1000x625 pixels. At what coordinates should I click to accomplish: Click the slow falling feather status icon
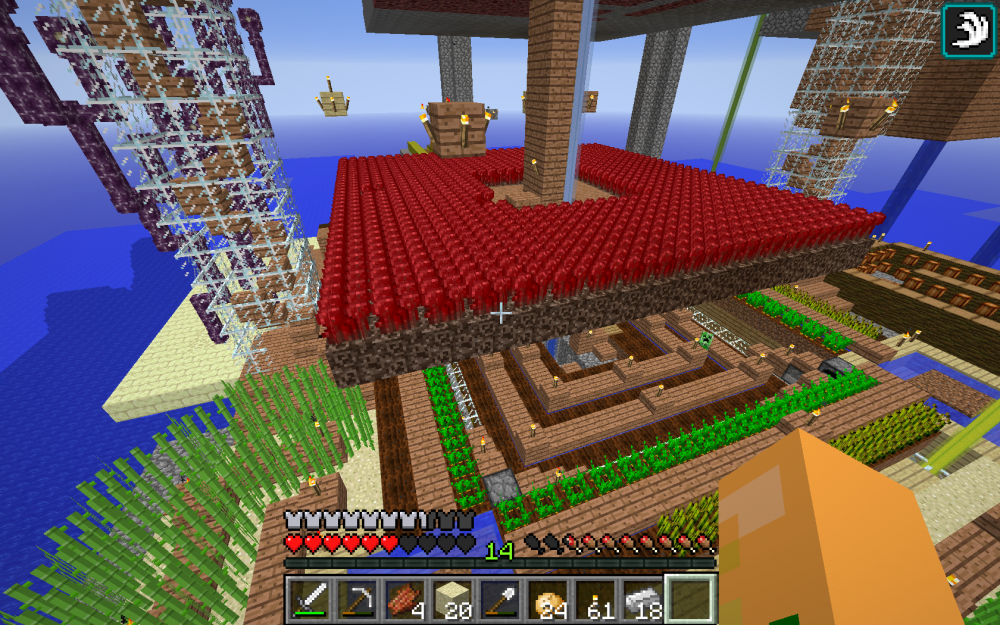pos(968,30)
